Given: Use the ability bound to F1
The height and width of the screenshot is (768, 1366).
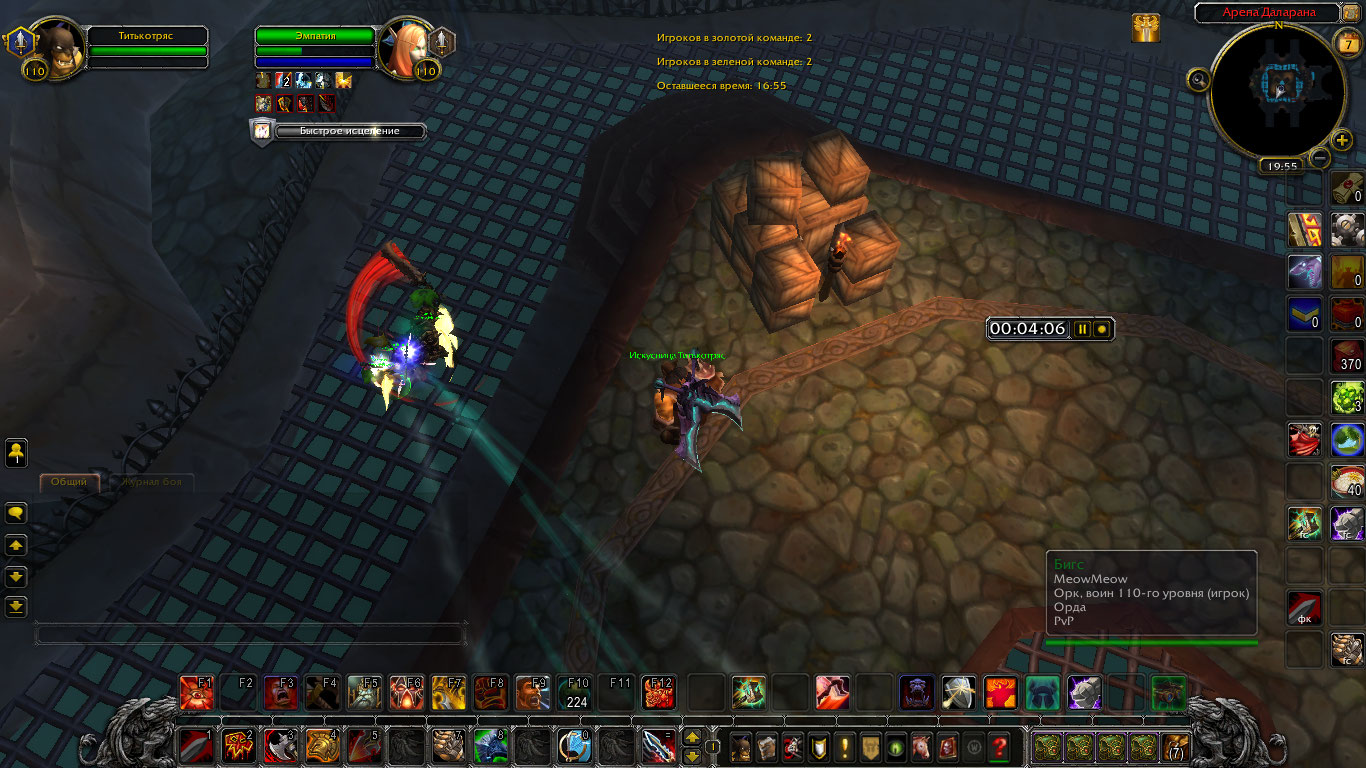Looking at the screenshot, I should coord(196,692).
